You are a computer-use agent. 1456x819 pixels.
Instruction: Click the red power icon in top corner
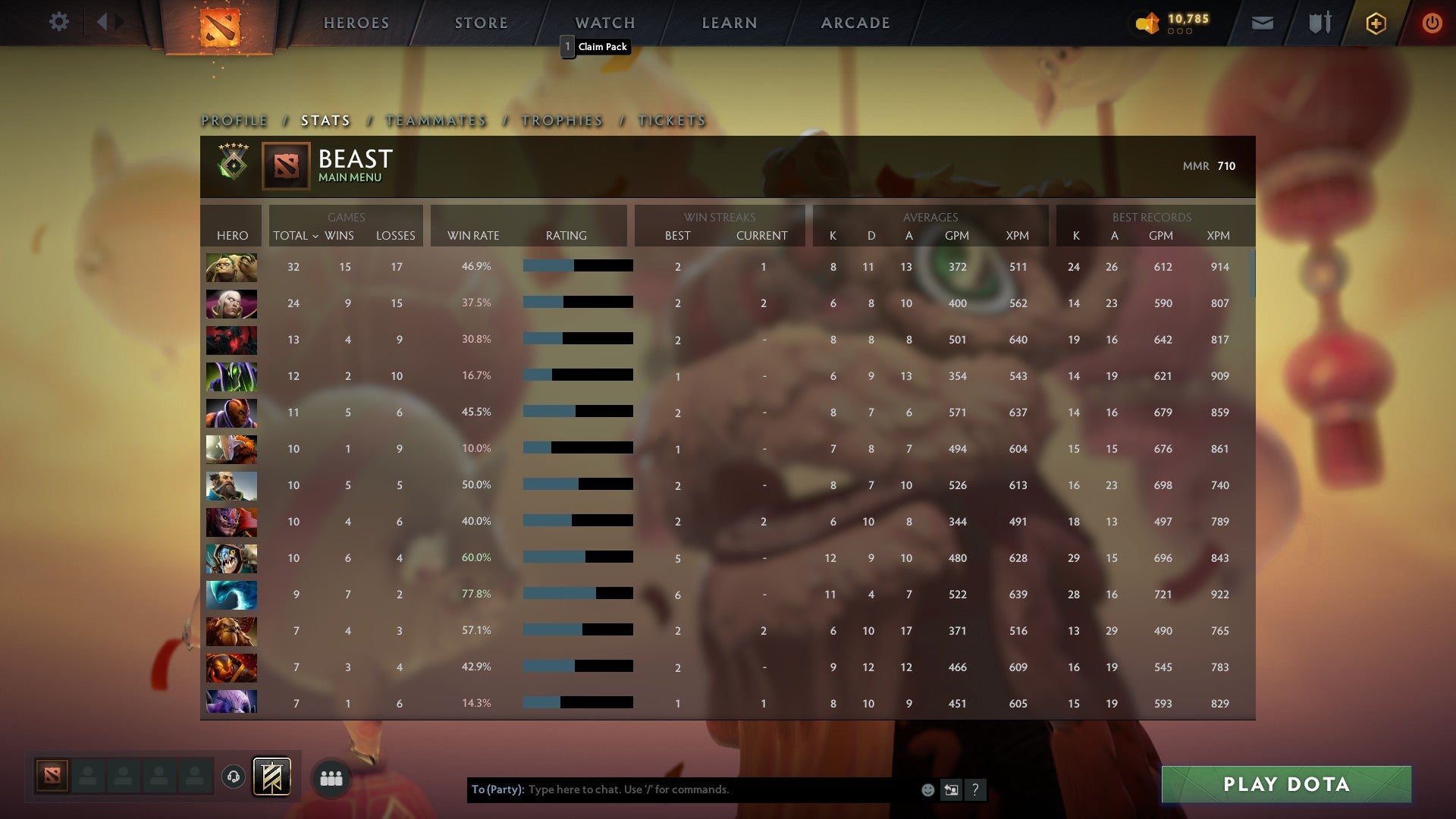[1432, 22]
